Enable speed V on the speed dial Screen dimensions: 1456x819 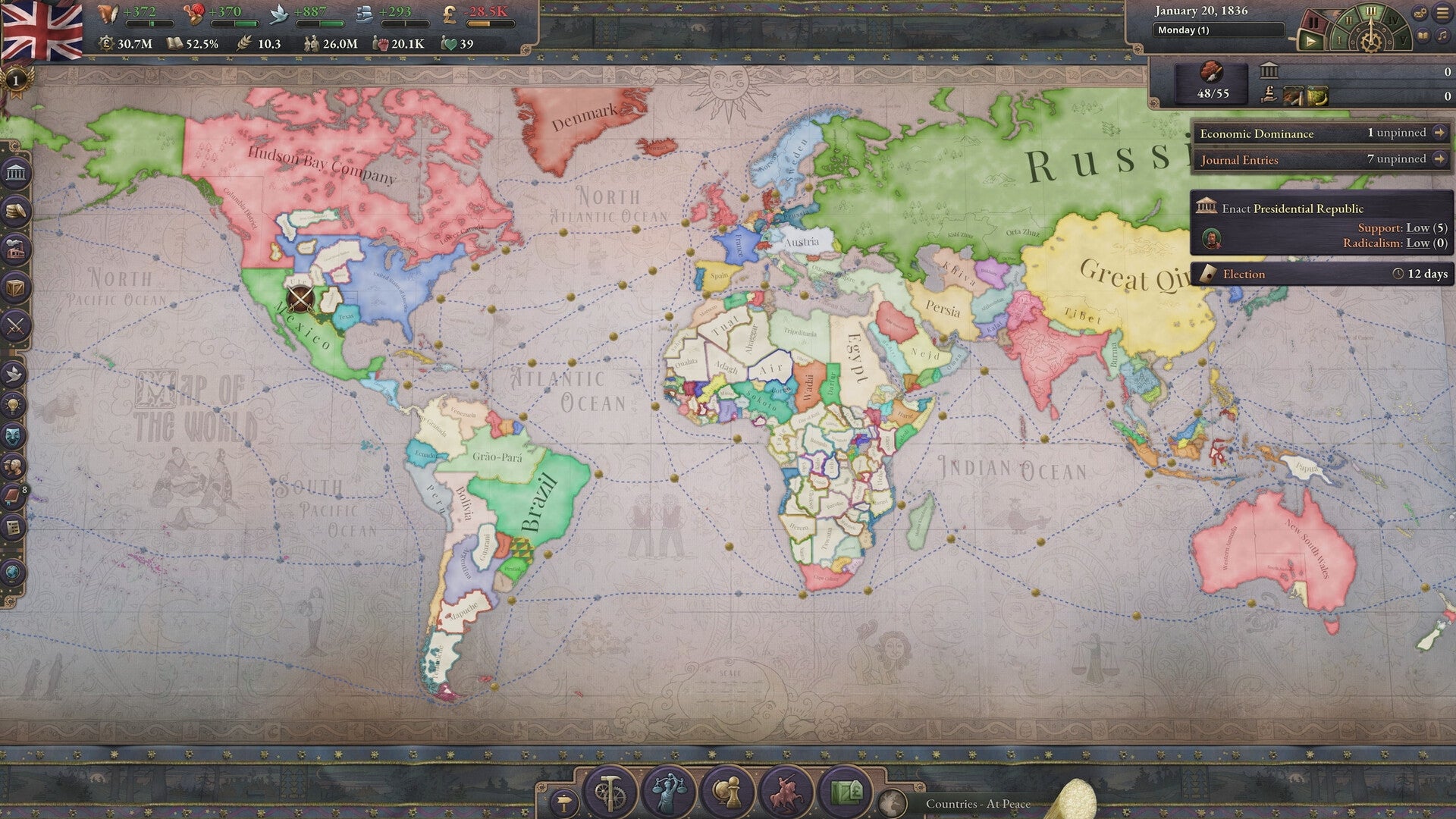(x=1404, y=41)
